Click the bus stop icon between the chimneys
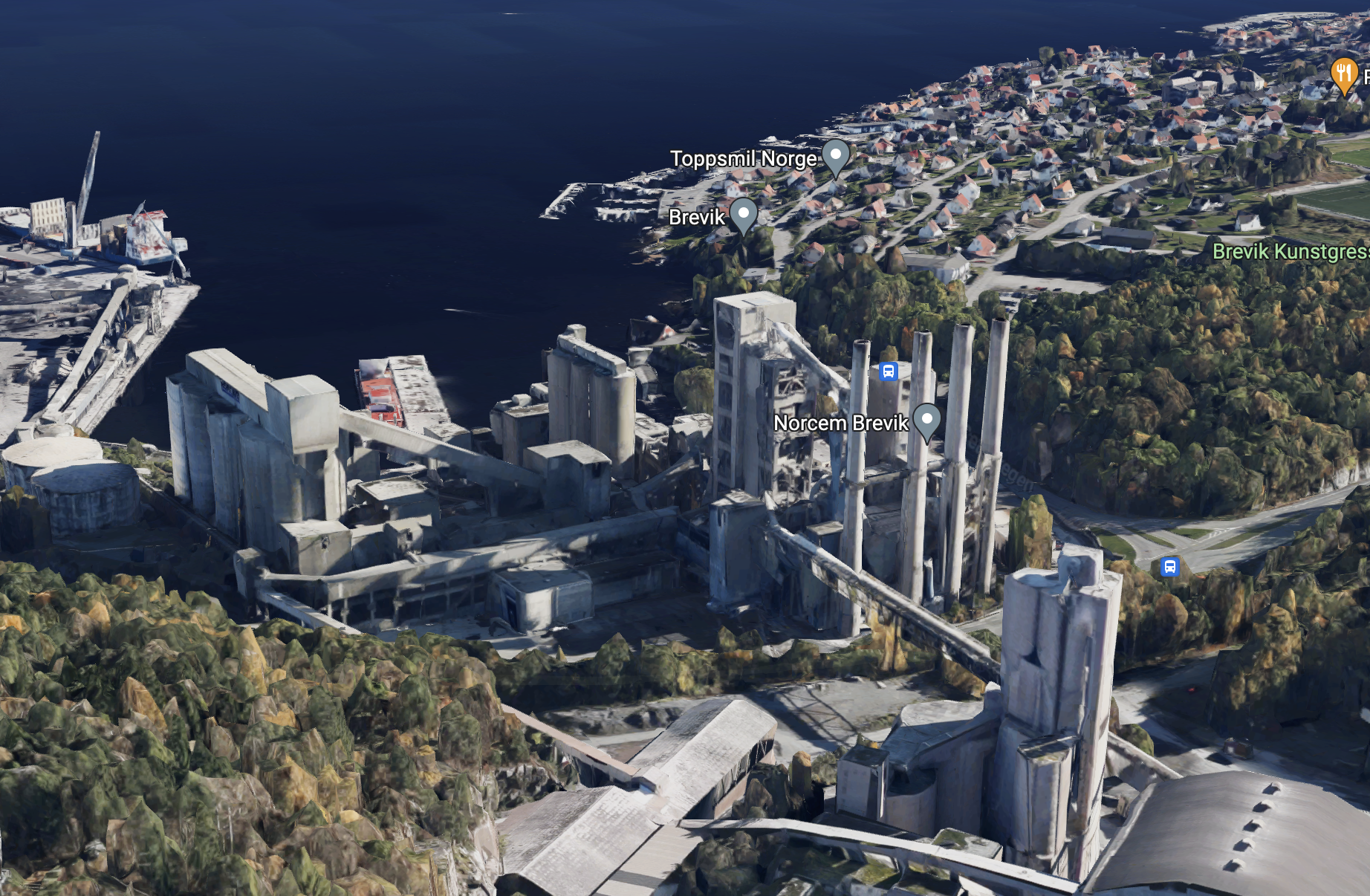 point(889,371)
